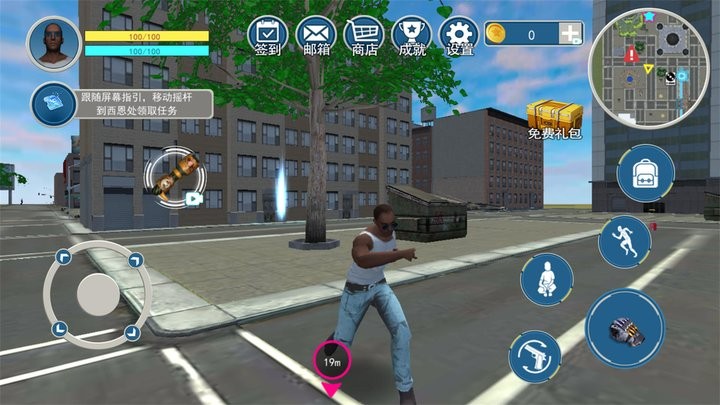Image resolution: width=720 pixels, height=405 pixels.
Task: Activate the sprint running button
Action: point(625,241)
